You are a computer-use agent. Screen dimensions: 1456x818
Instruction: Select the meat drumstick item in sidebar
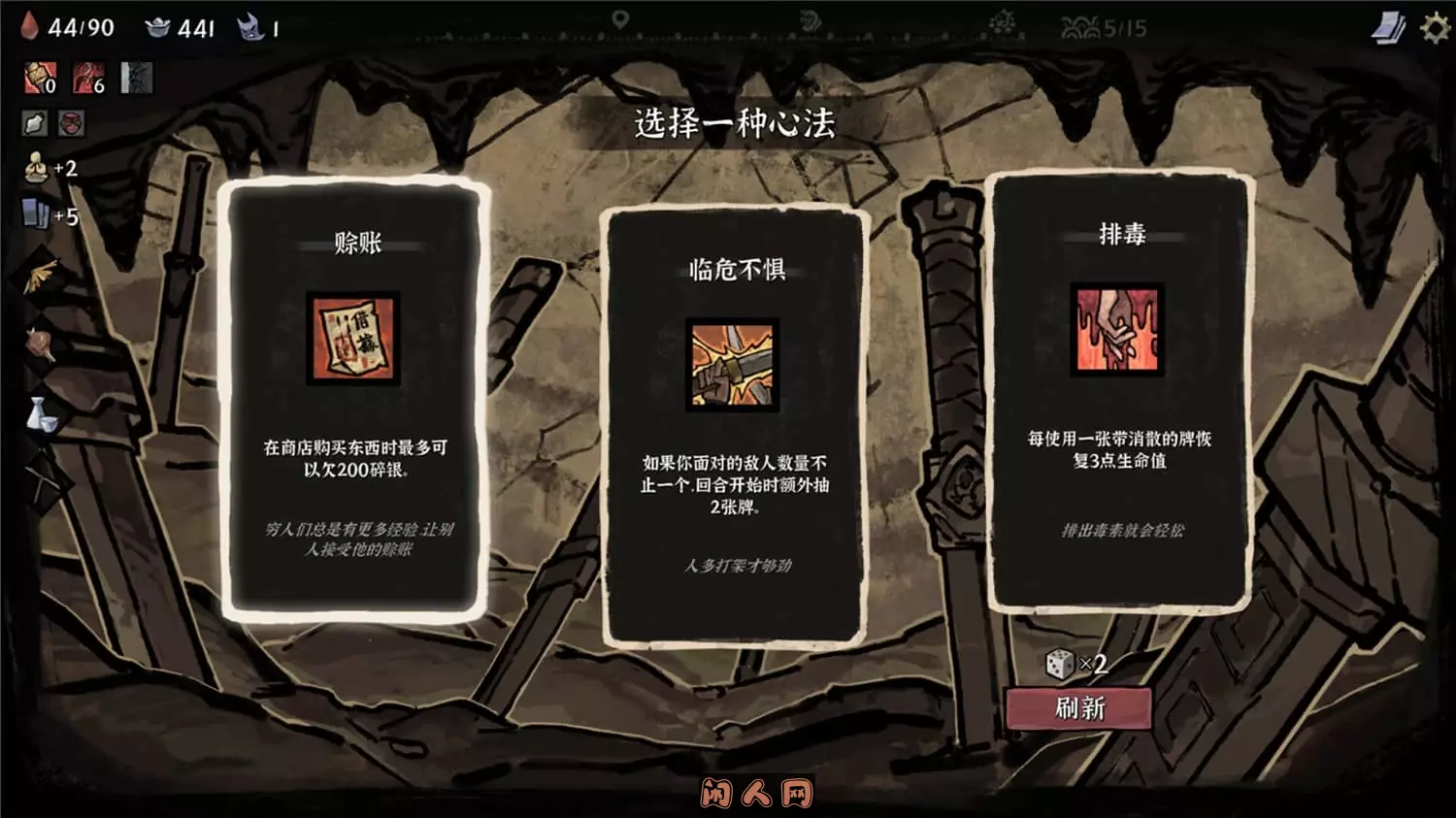(x=41, y=344)
